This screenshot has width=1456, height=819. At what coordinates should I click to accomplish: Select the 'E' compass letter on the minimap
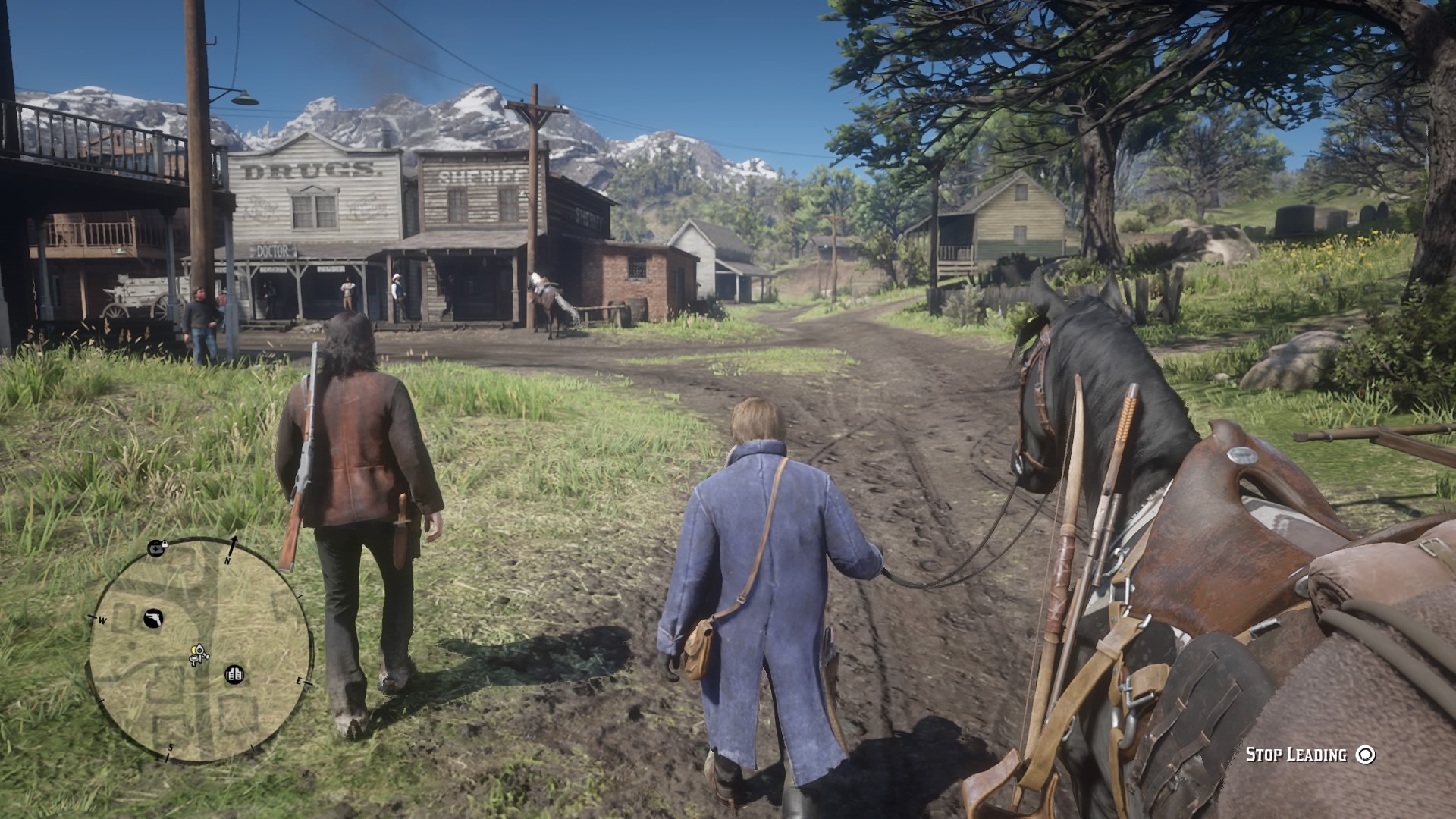pyautogui.click(x=300, y=680)
